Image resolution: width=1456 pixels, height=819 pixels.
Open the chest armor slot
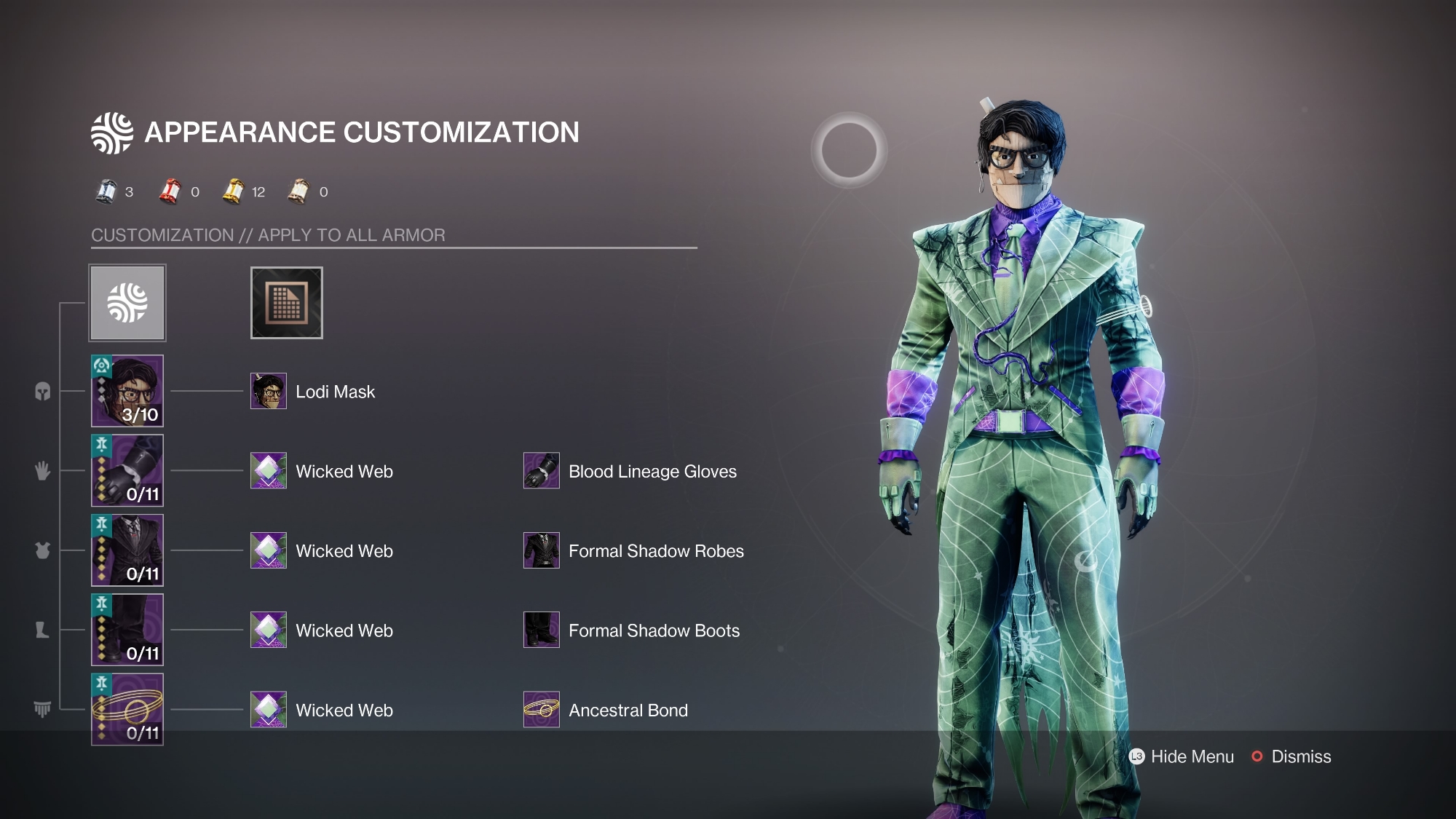(x=127, y=550)
